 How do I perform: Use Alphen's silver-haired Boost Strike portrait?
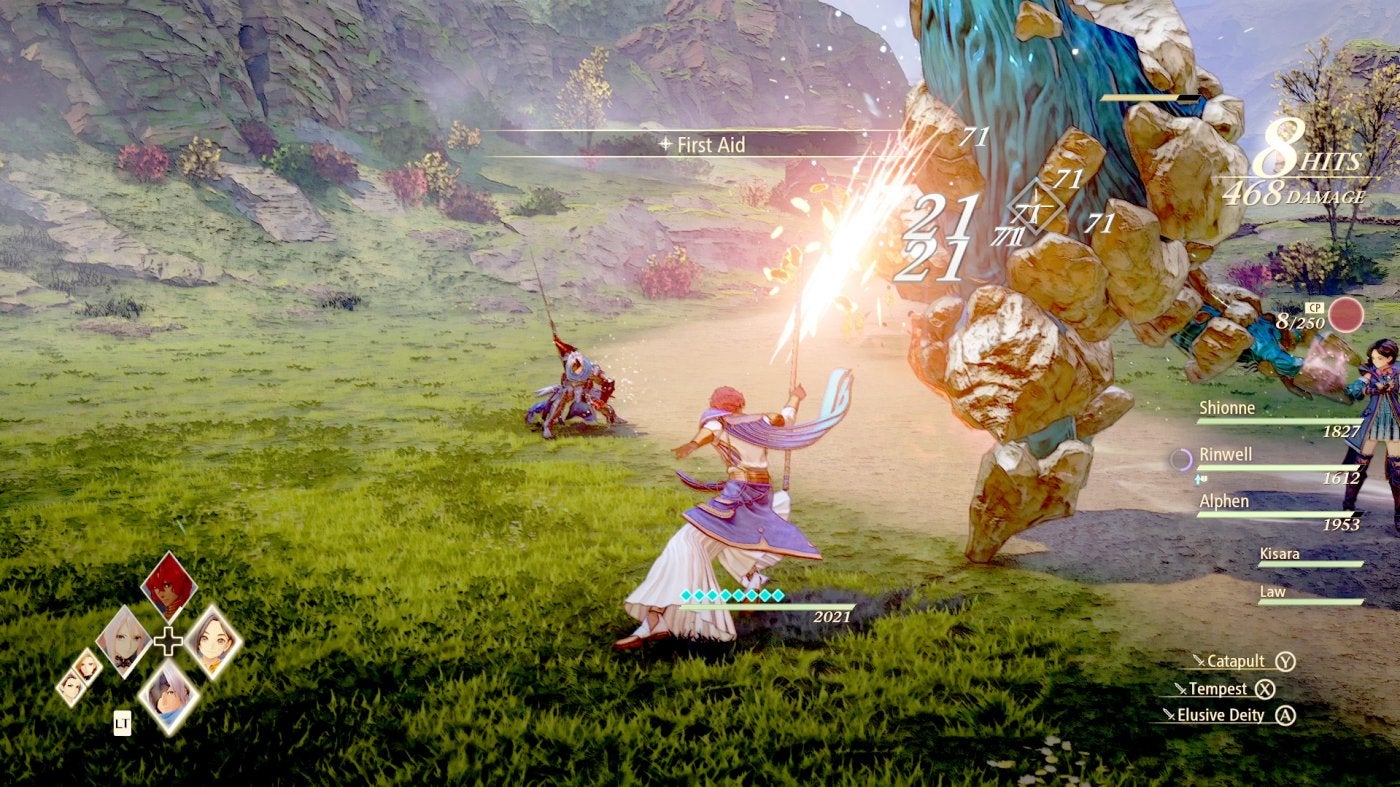coord(168,695)
